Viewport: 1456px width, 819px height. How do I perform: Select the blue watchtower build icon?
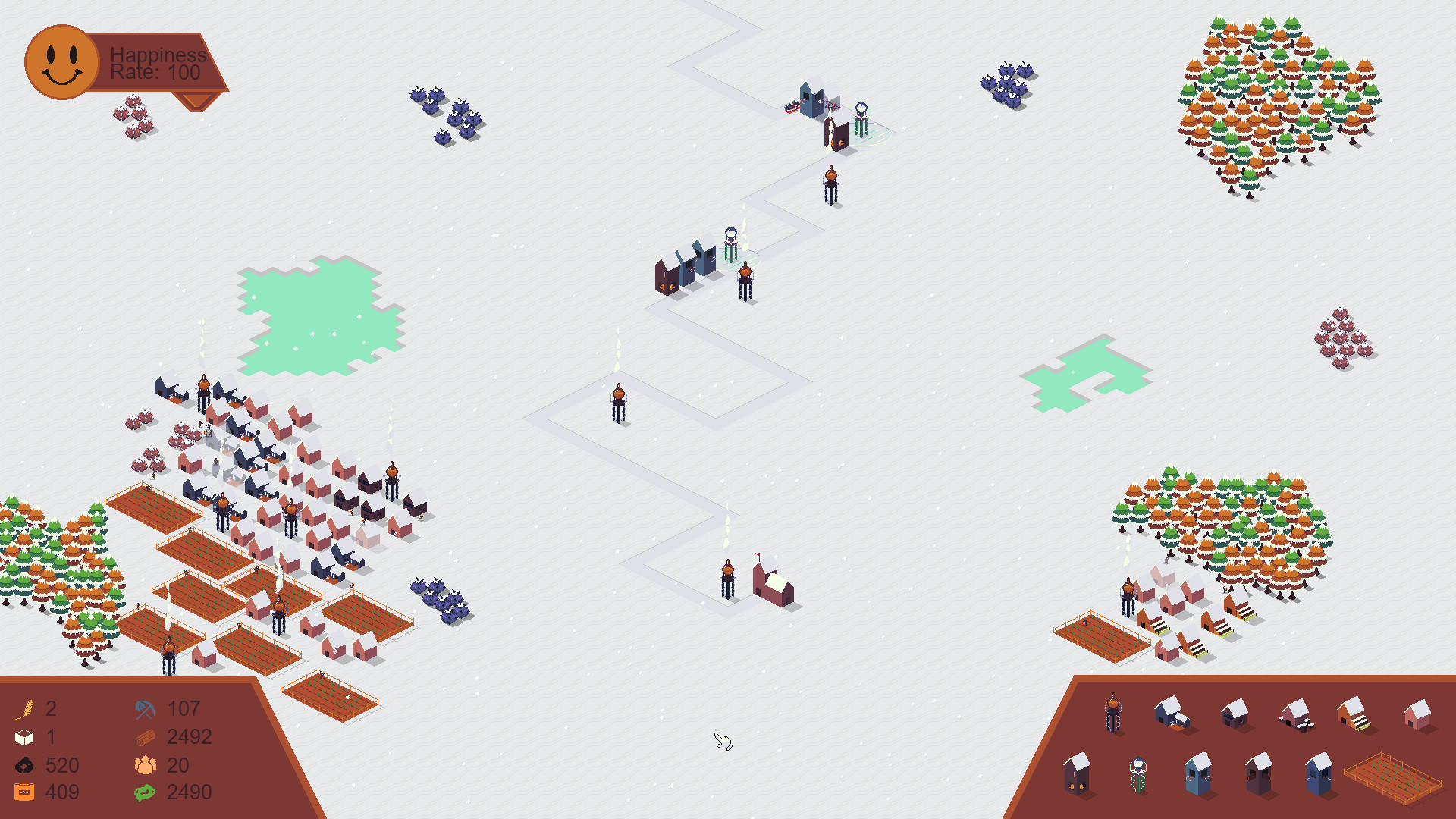coord(1200,775)
